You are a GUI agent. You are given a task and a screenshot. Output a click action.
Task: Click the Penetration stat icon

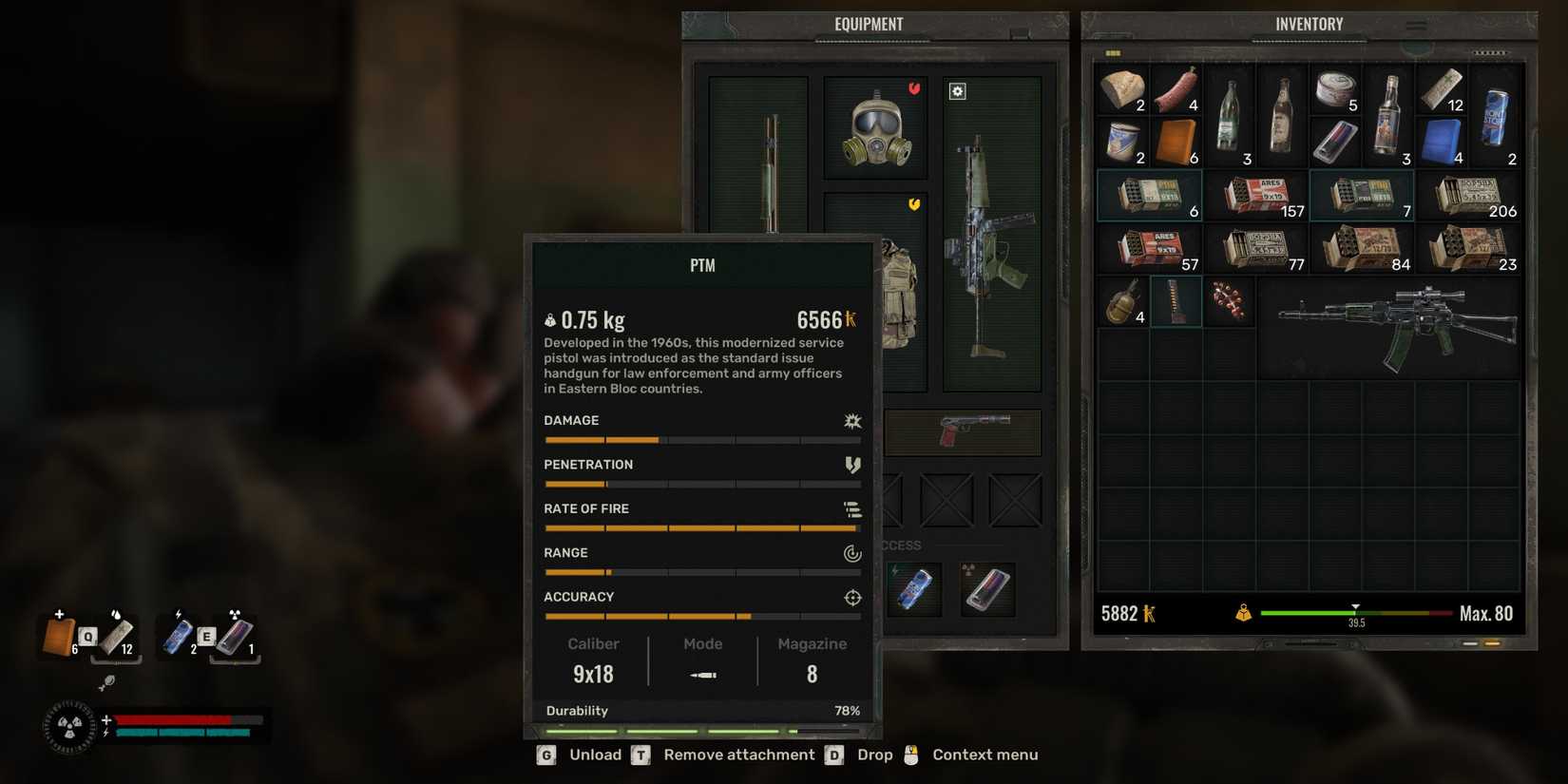point(852,465)
